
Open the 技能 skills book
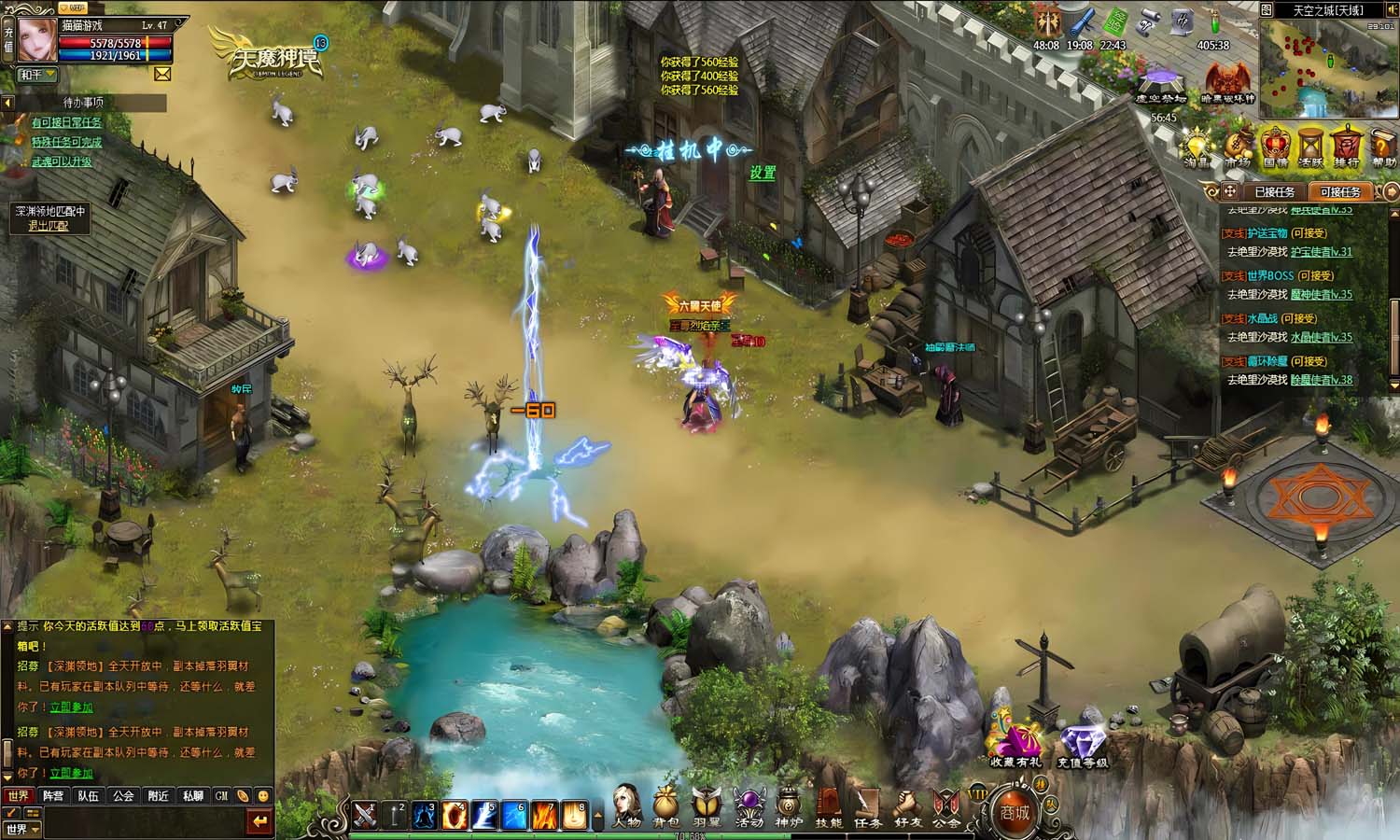coord(829,805)
